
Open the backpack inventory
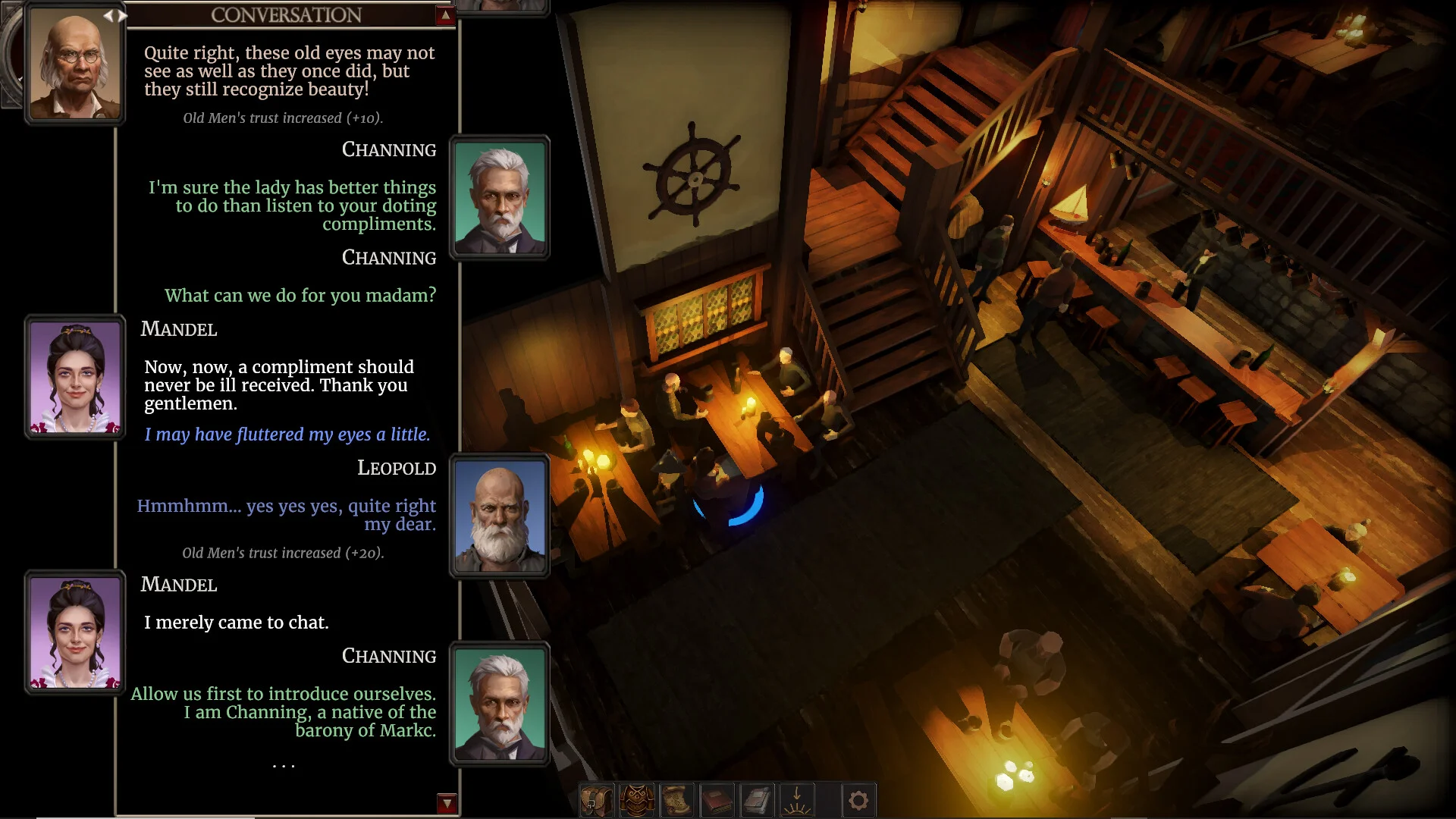(597, 801)
